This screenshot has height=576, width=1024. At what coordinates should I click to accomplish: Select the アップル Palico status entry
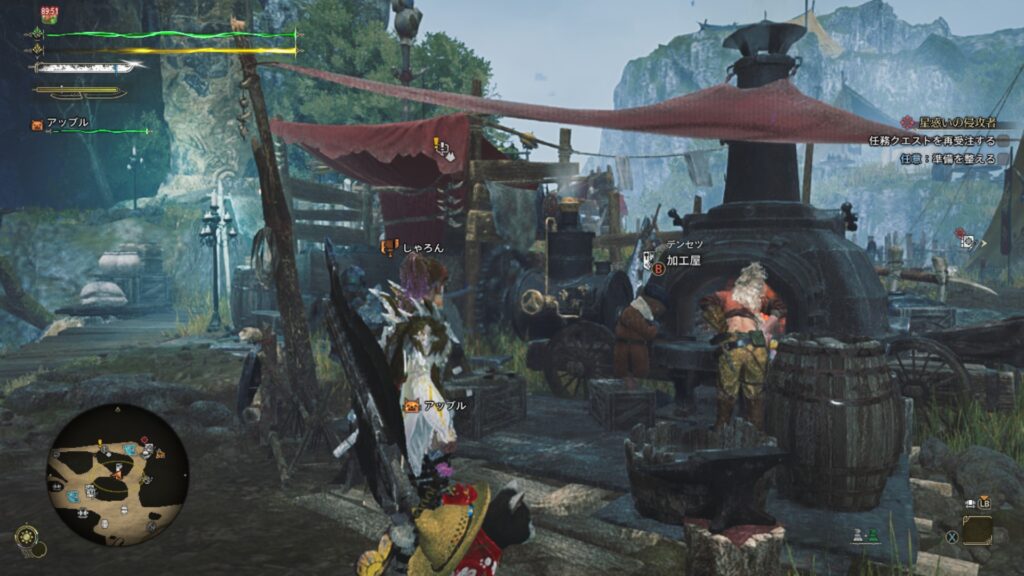(68, 123)
